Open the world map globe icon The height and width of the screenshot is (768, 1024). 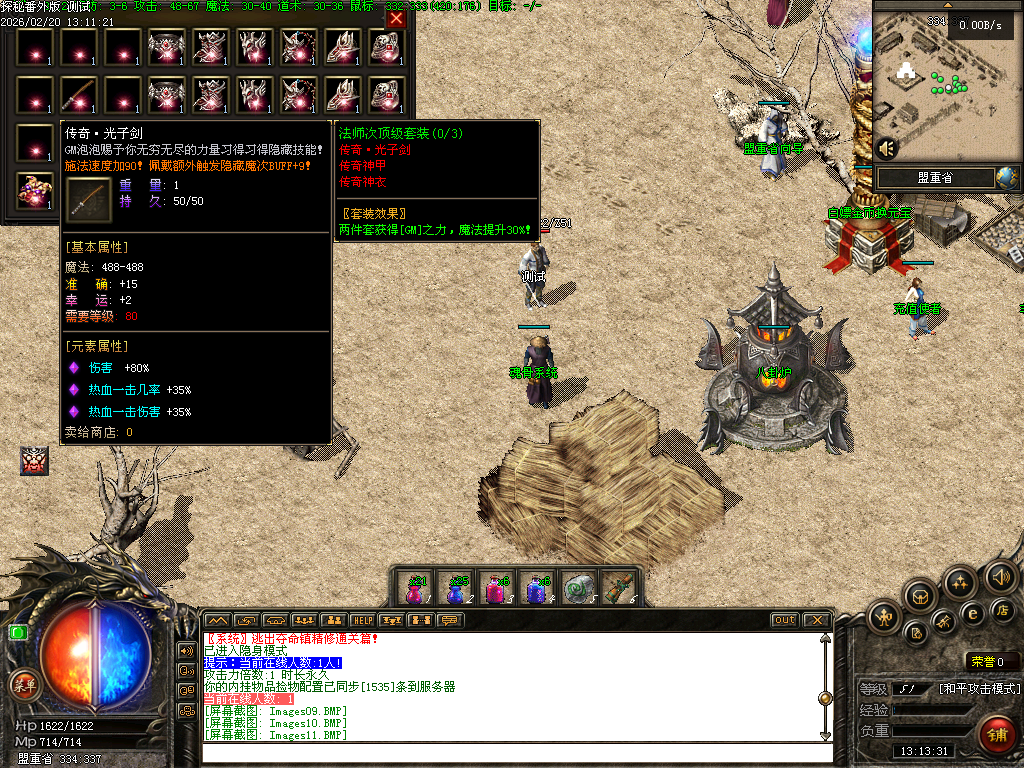coord(1006,178)
